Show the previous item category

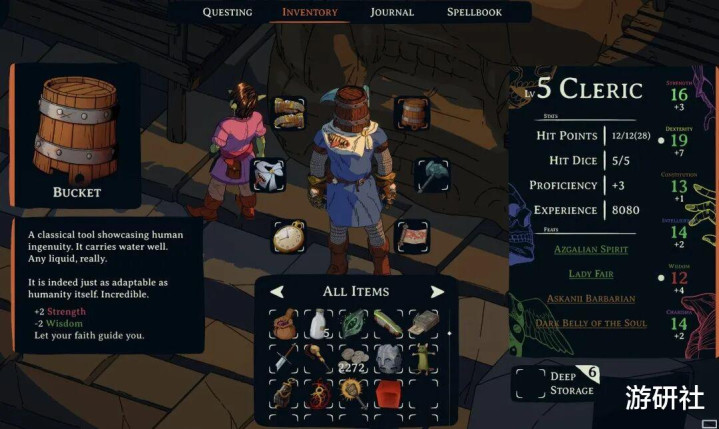coord(277,292)
